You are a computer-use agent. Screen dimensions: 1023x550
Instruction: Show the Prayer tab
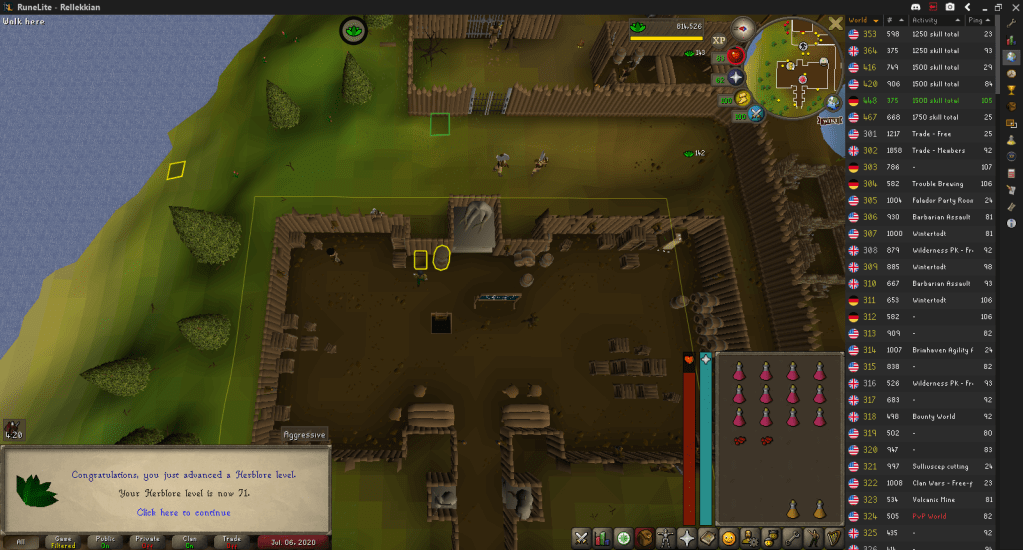(x=687, y=538)
